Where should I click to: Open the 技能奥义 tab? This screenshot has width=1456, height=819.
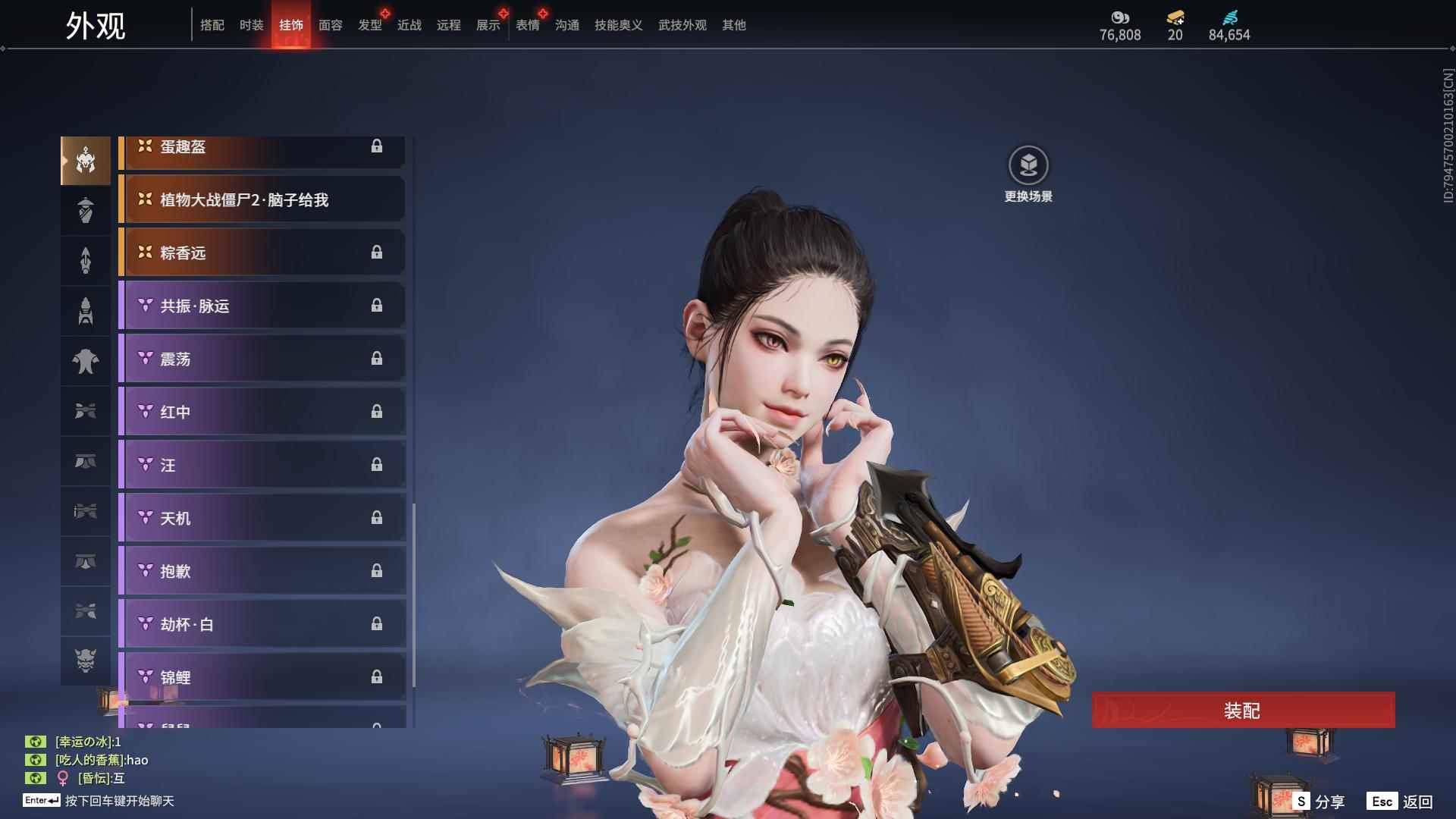tap(619, 25)
